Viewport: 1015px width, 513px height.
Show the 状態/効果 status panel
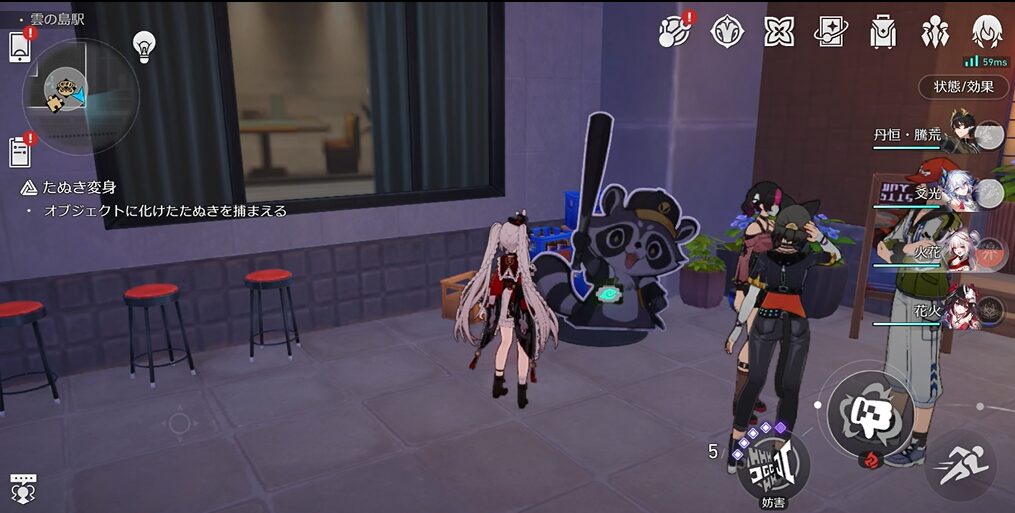pos(964,86)
